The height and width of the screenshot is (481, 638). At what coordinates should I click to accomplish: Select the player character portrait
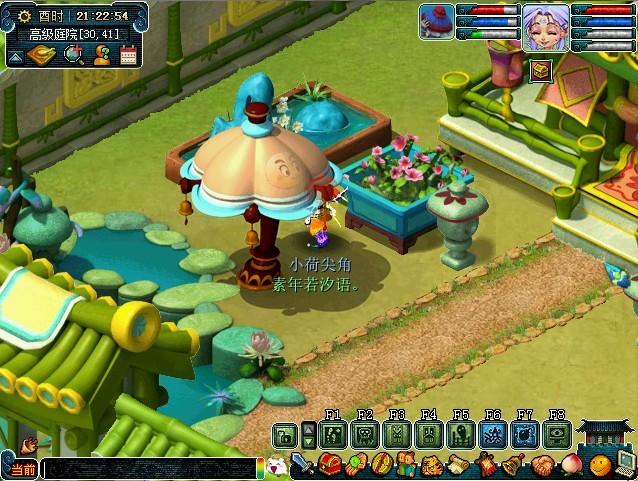pyautogui.click(x=545, y=27)
